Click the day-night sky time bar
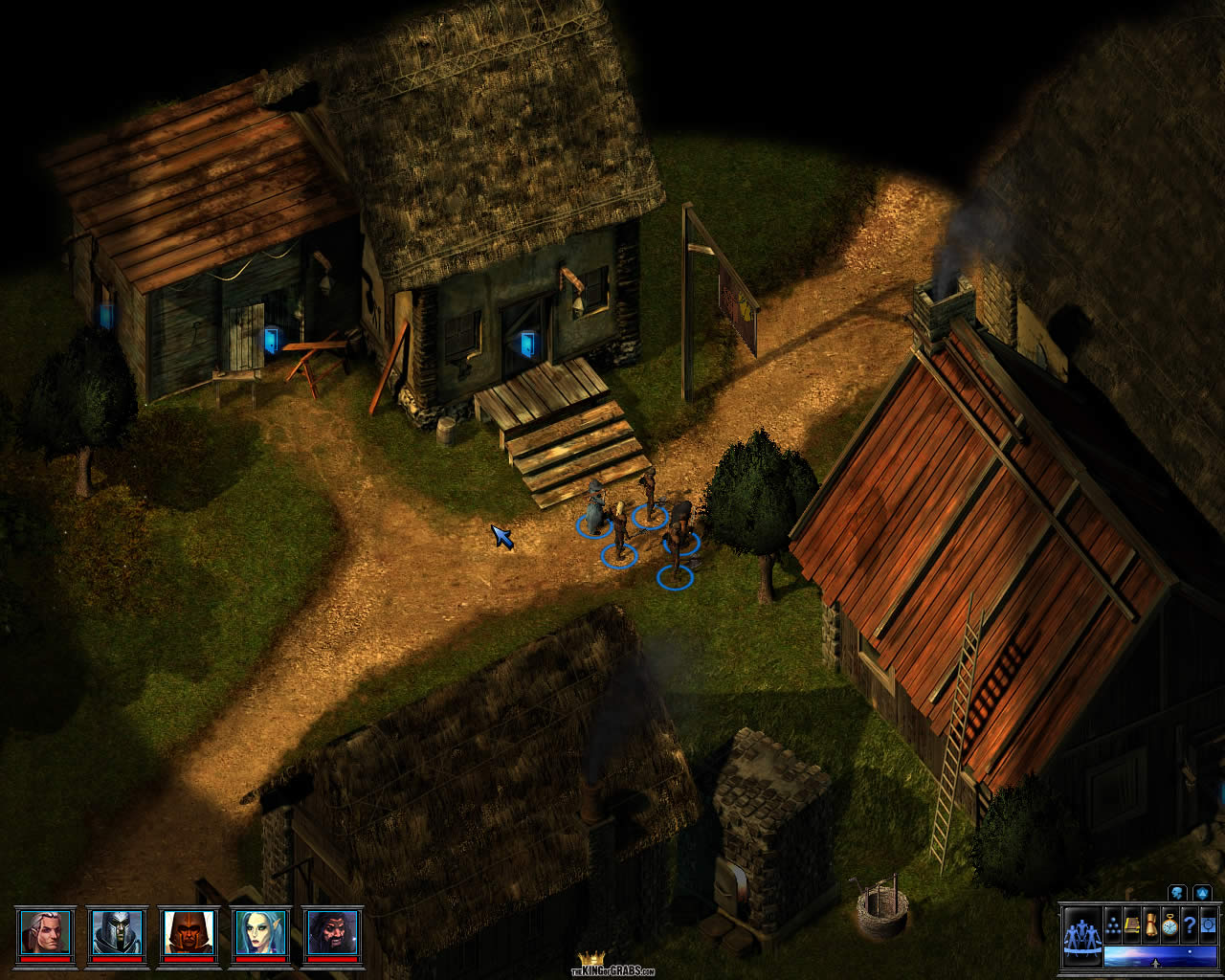Screen dimensions: 1225x980 point(1159,956)
